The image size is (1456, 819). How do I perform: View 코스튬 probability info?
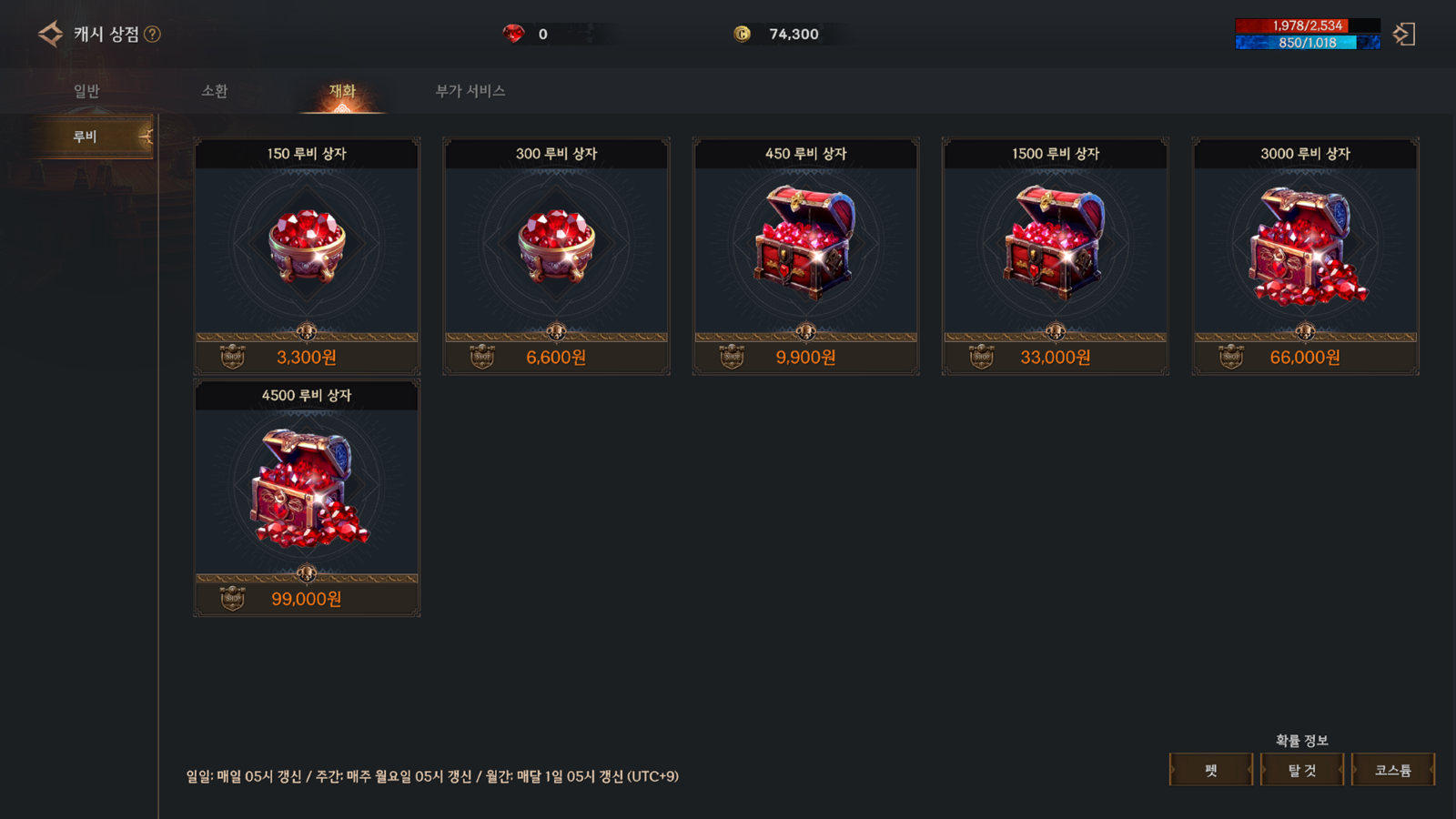pos(1392,770)
